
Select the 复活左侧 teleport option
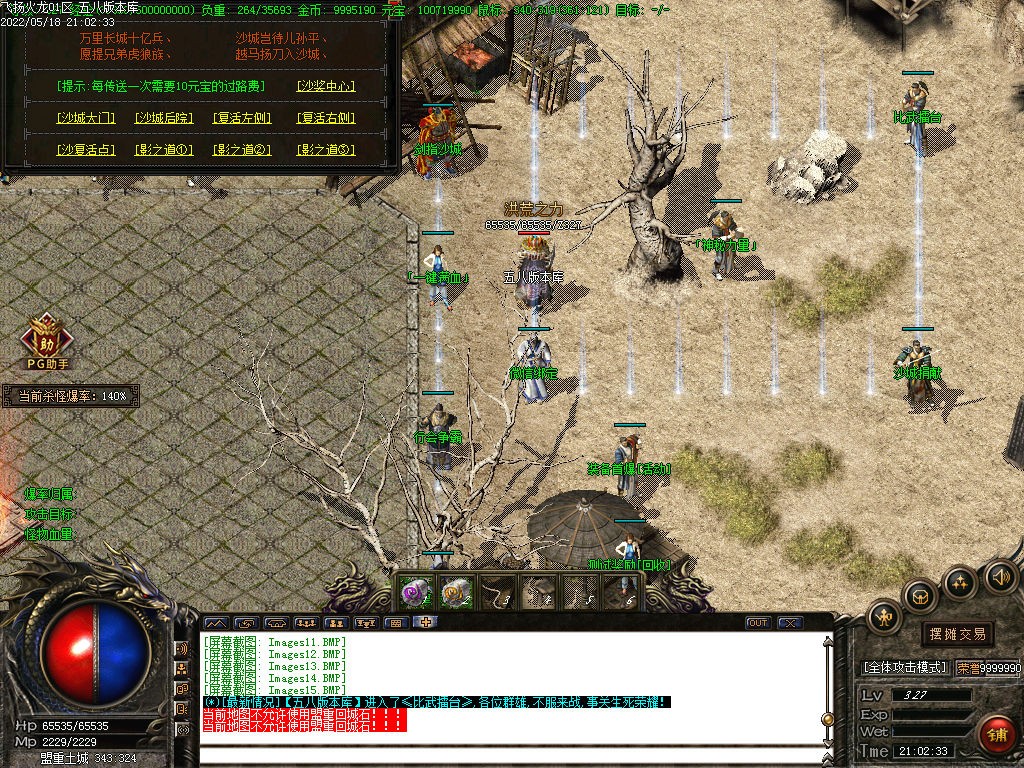[242, 118]
